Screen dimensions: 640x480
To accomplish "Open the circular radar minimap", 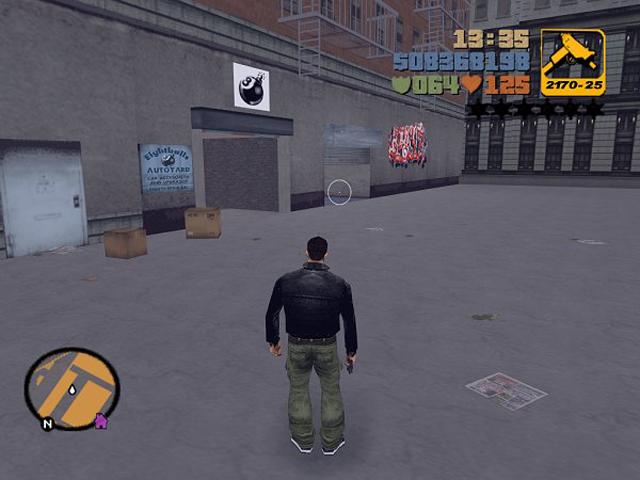I will (x=72, y=389).
